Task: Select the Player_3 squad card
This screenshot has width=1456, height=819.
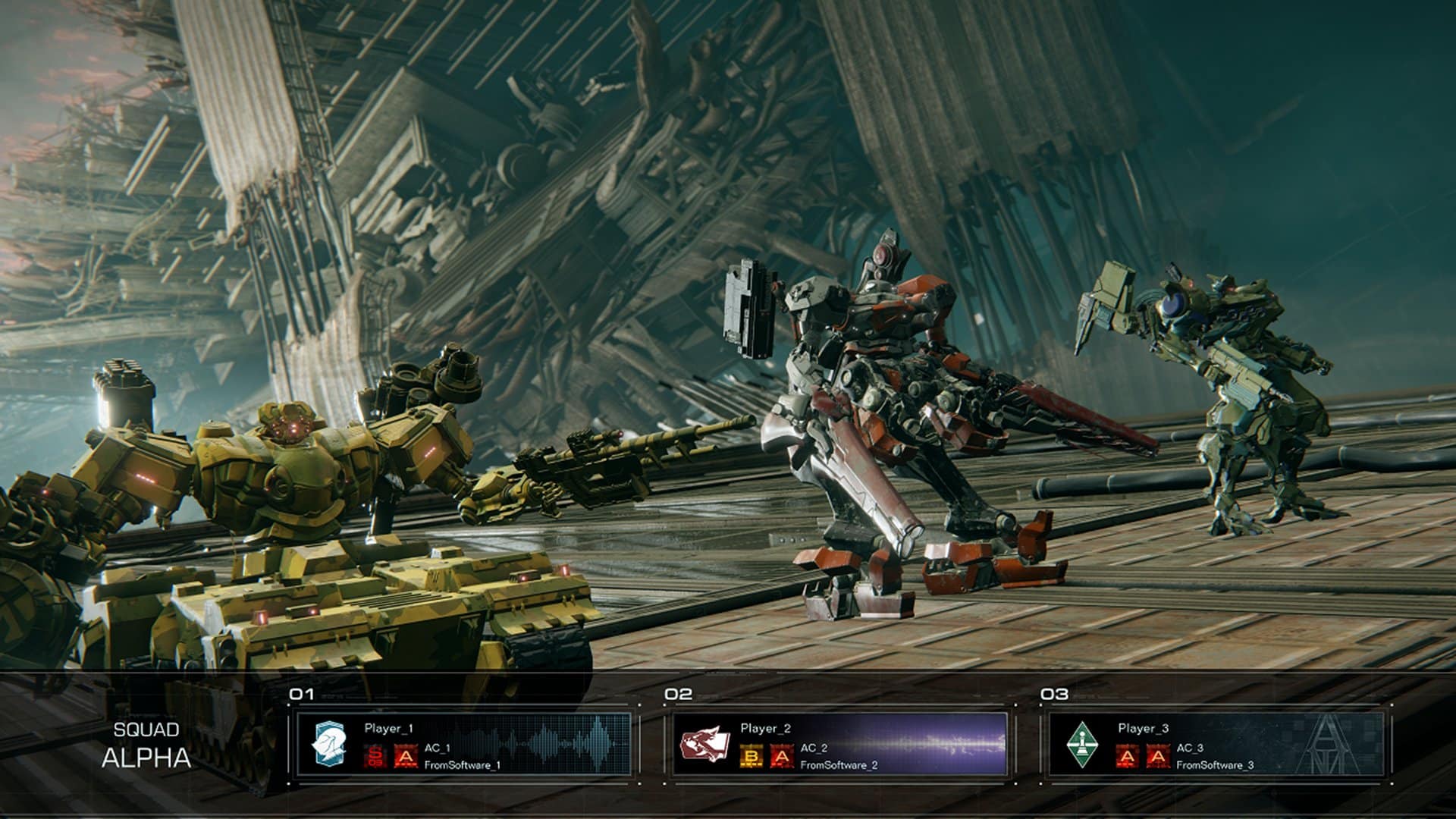Action: (x=1216, y=744)
